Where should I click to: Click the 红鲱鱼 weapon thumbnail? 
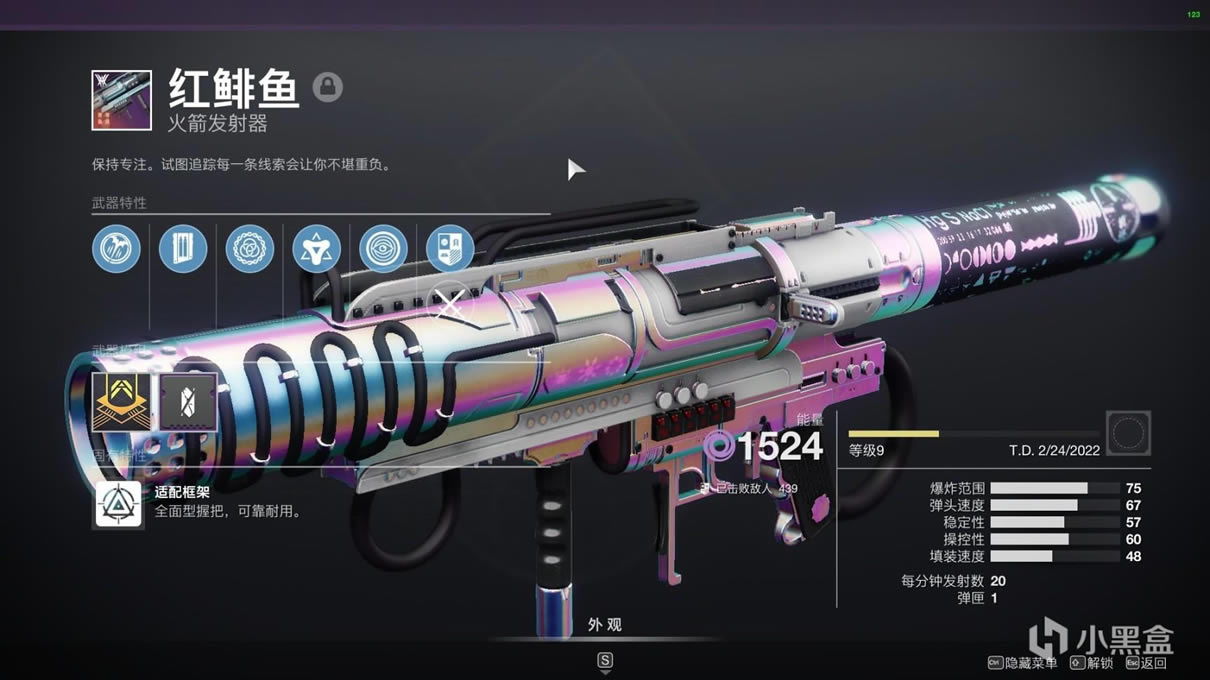point(121,100)
